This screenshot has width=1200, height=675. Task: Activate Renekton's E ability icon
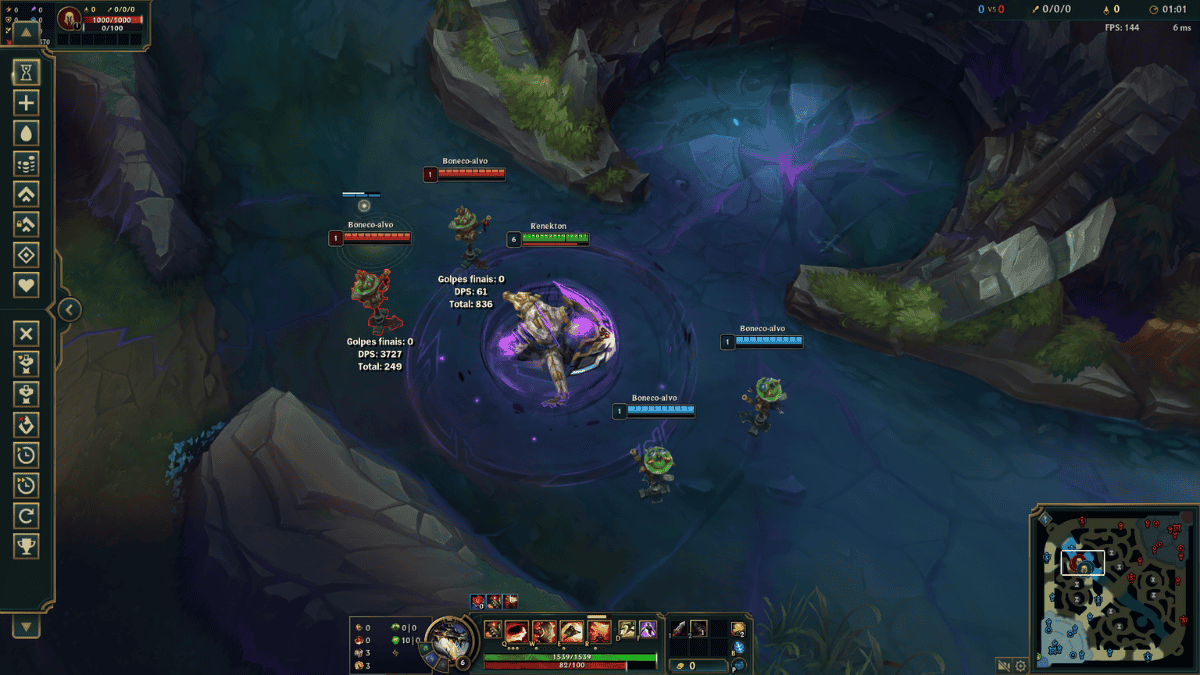click(572, 631)
